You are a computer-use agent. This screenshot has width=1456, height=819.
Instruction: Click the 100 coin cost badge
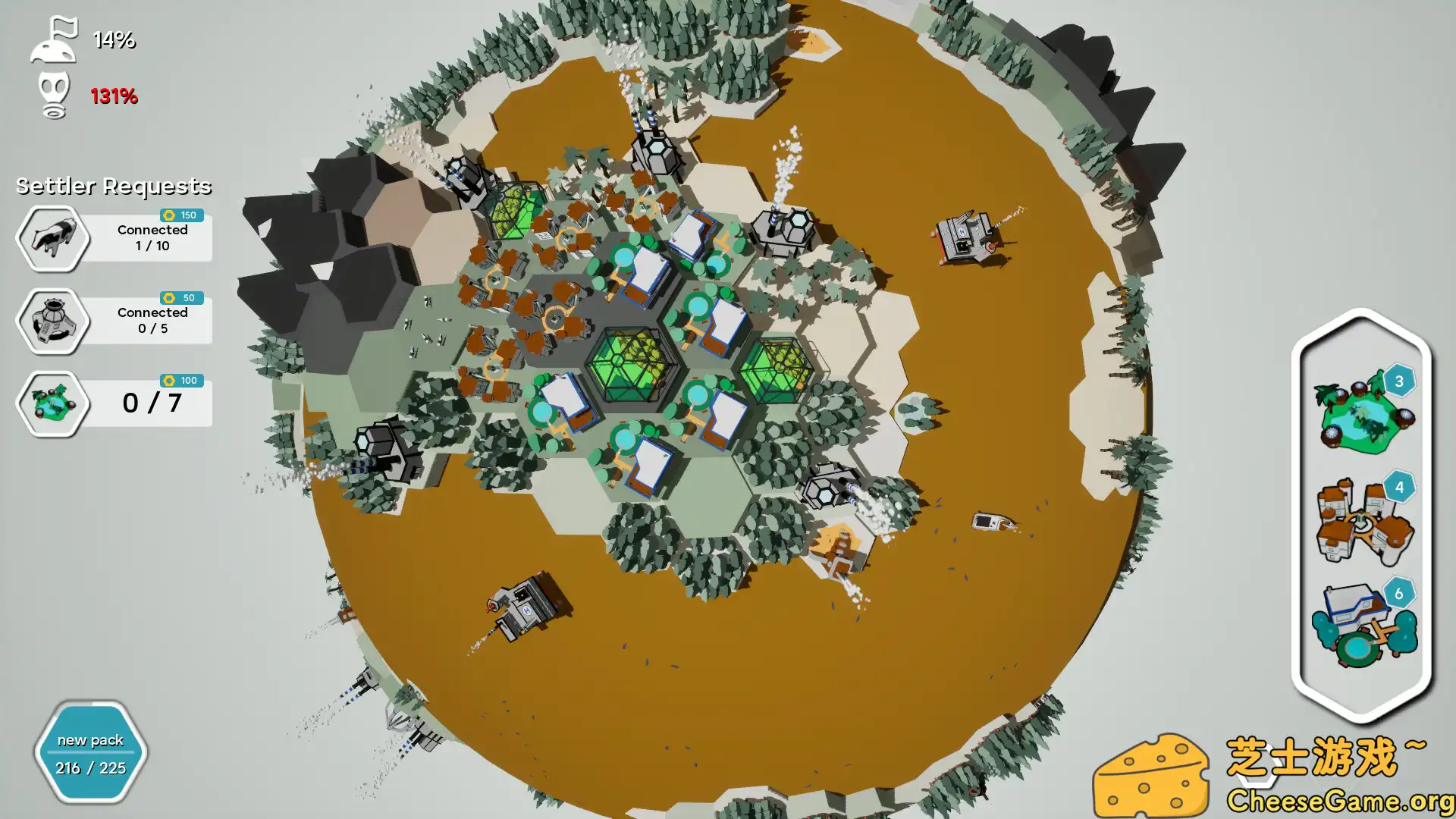click(182, 381)
